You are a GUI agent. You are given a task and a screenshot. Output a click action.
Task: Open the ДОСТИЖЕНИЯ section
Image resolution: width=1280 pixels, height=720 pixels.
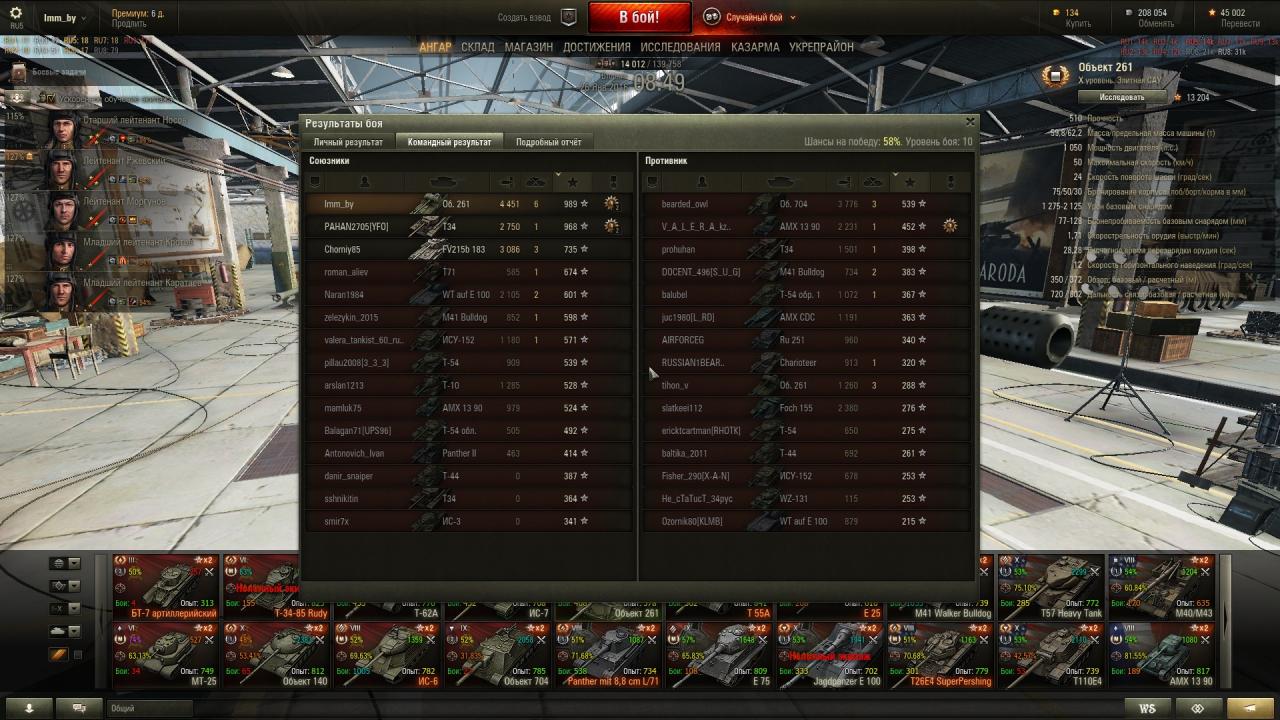pos(597,47)
